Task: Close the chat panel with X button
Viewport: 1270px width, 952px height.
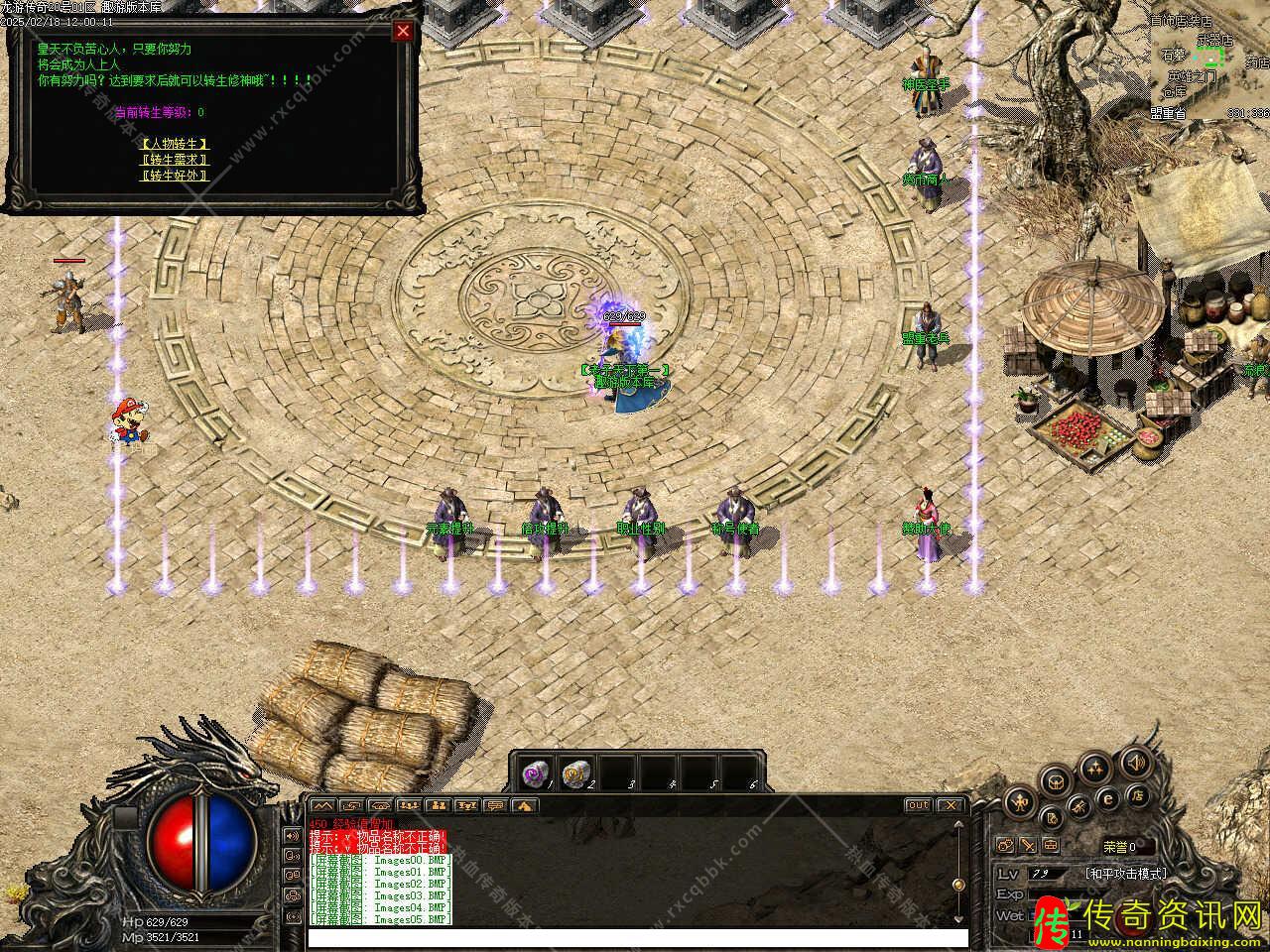Action: tap(950, 805)
